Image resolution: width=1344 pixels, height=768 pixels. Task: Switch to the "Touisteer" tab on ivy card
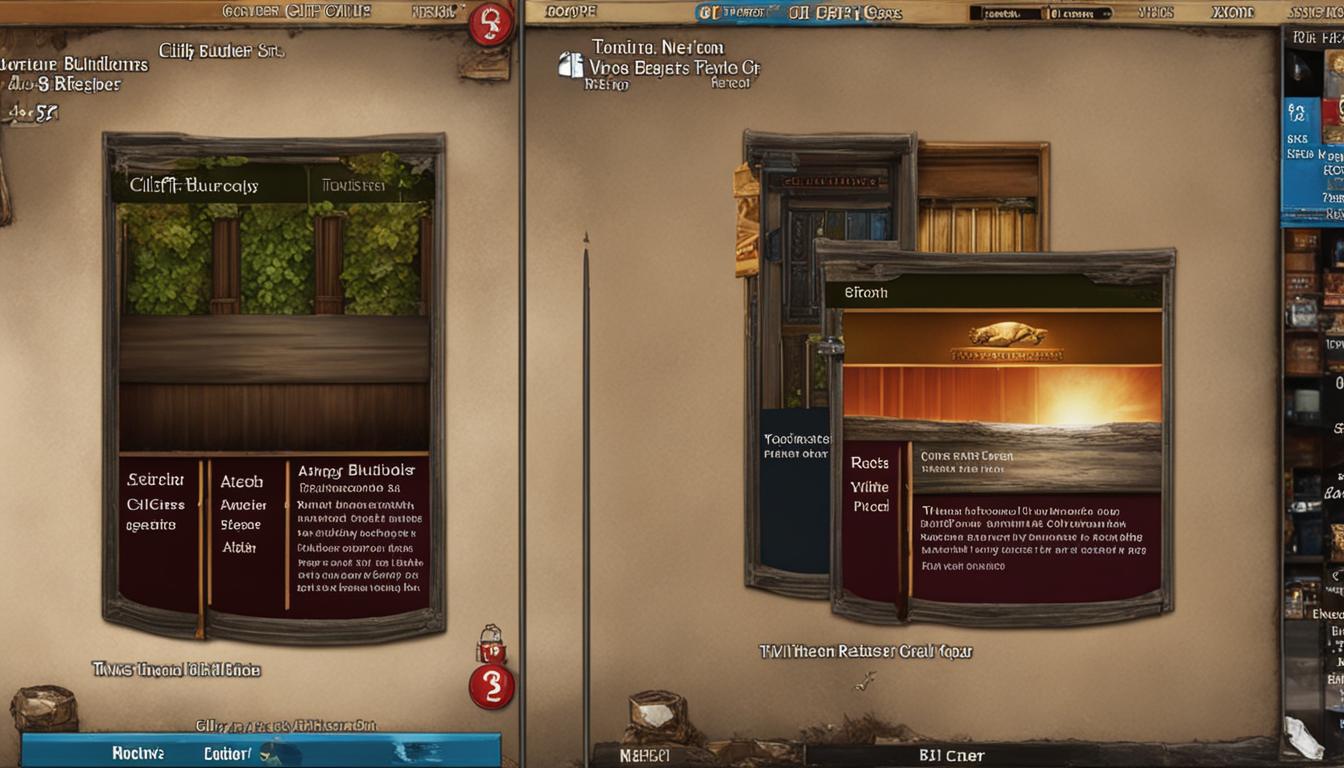point(353,185)
